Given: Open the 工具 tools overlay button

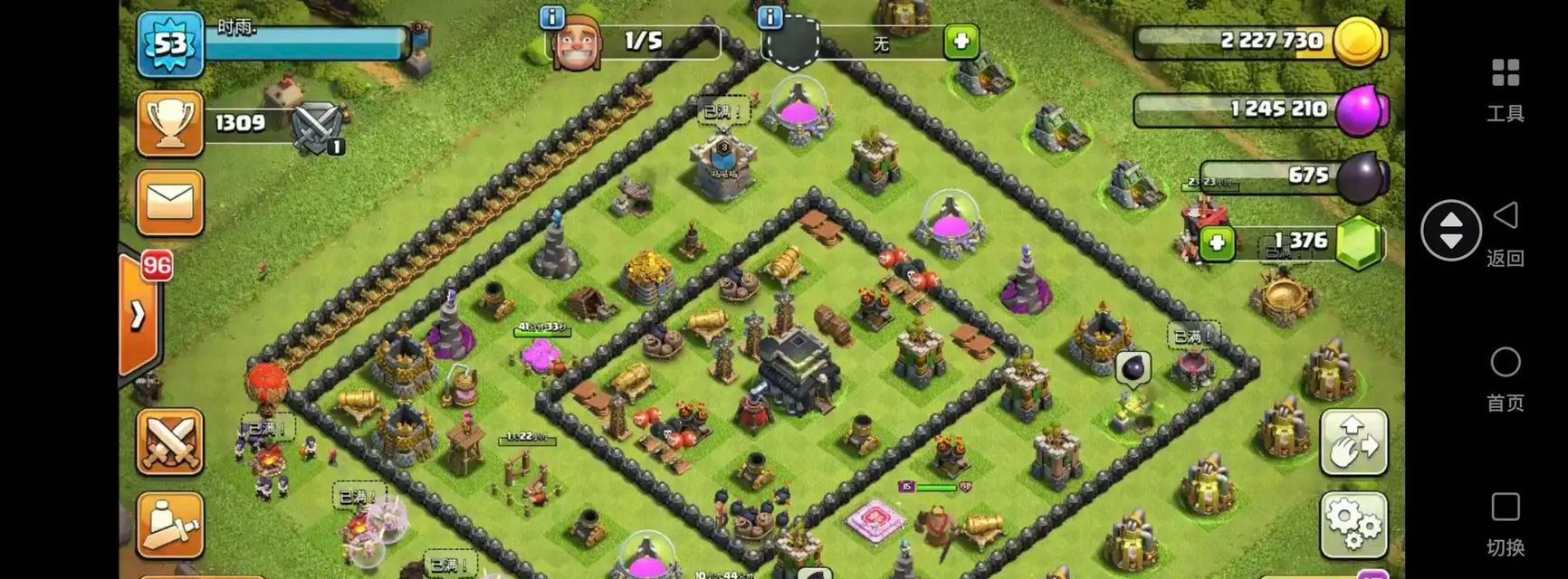Looking at the screenshot, I should [x=1505, y=89].
